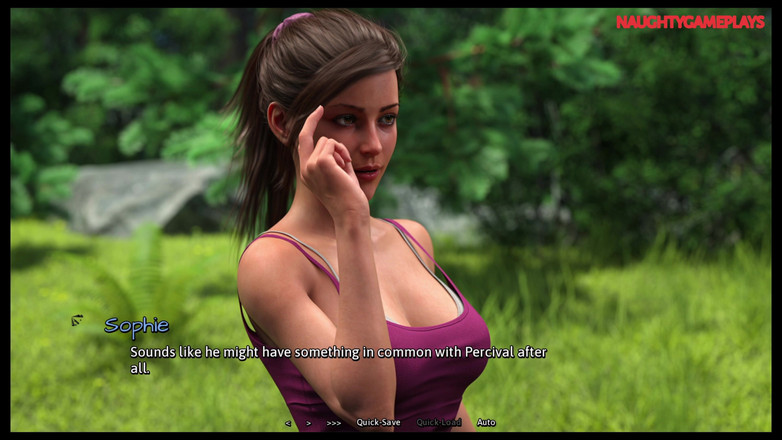
Task: Toggle Auto dialogue advance
Action: click(485, 423)
